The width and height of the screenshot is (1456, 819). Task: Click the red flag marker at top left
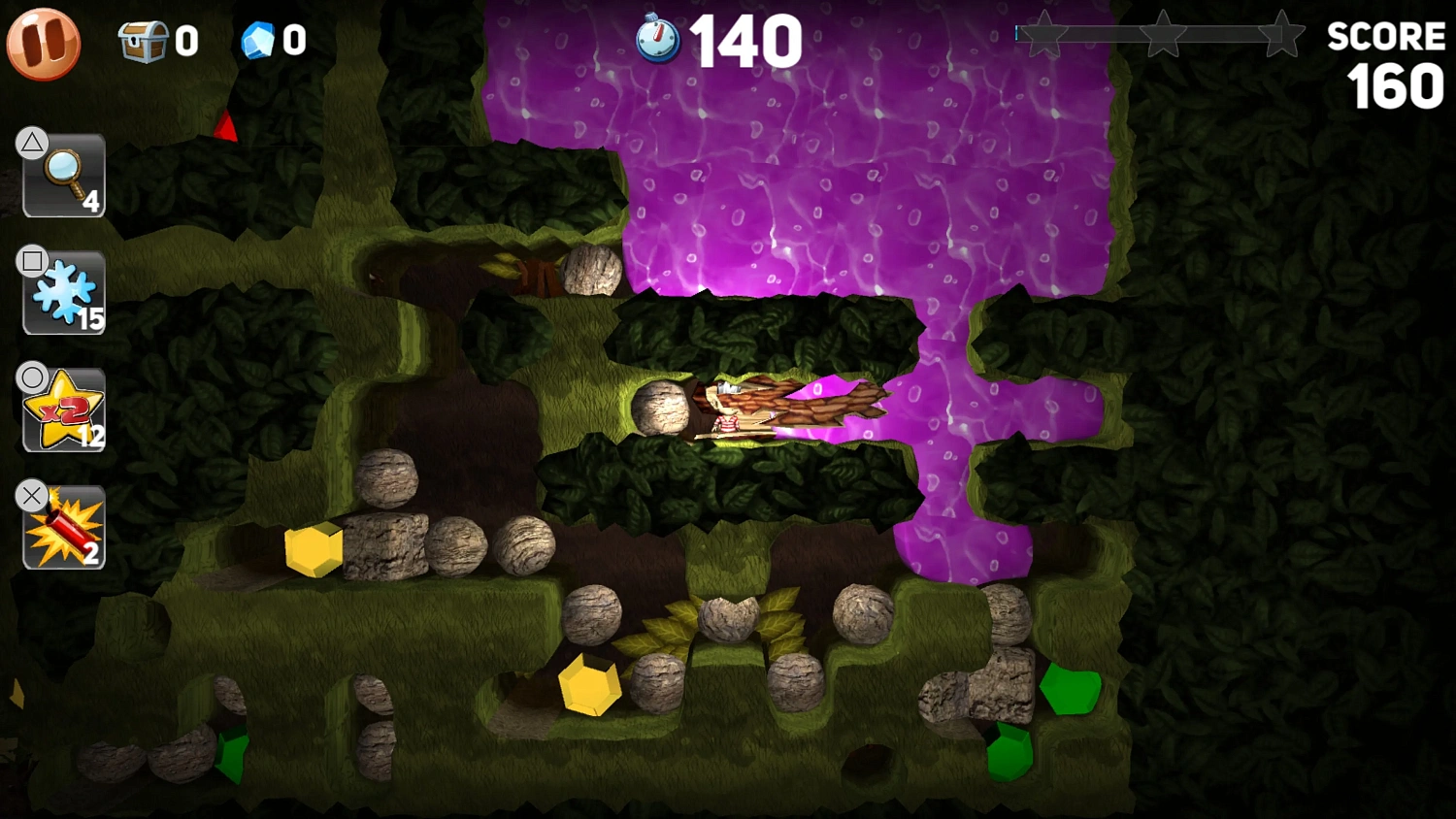225,126
